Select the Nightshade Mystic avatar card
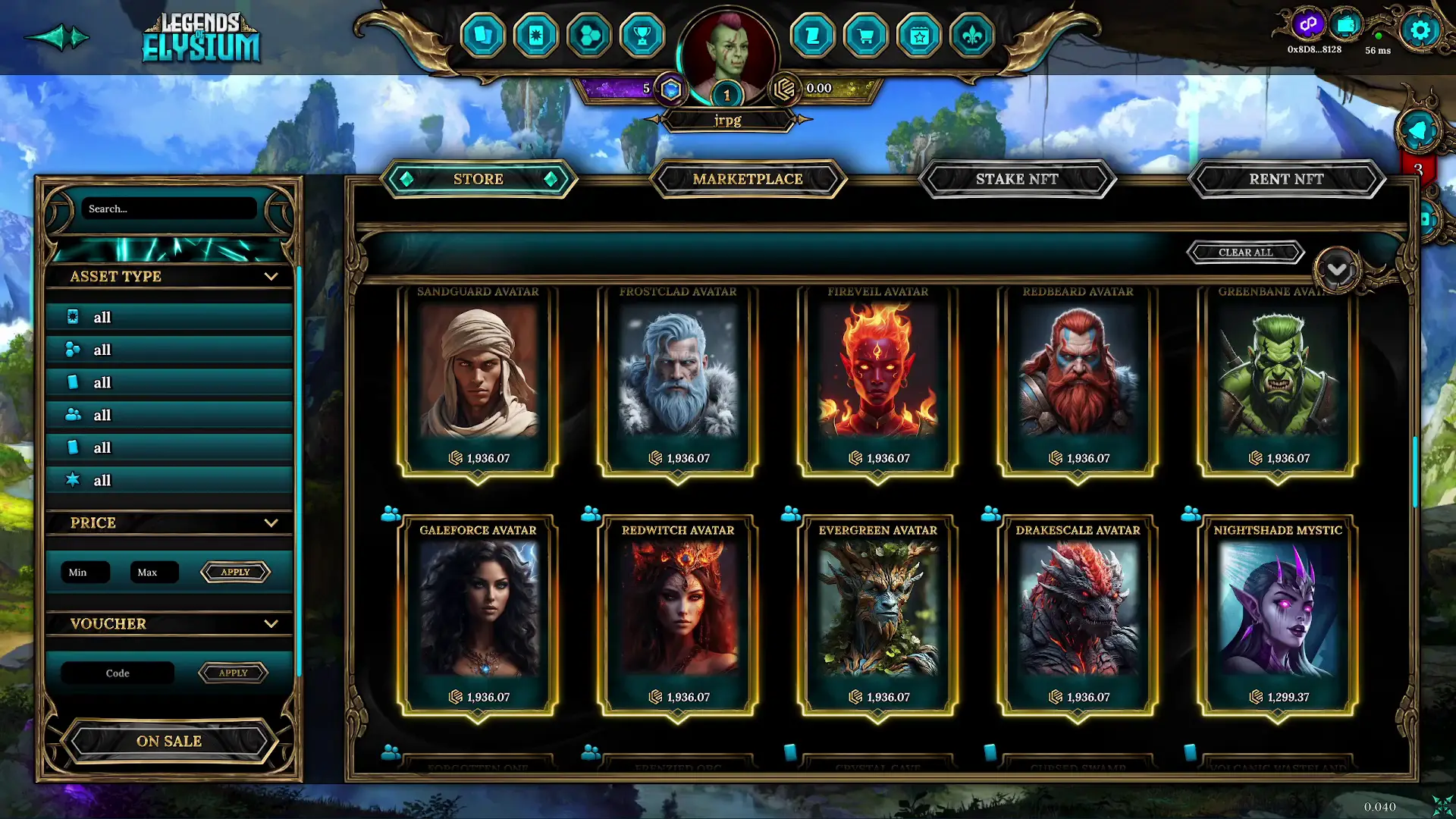This screenshot has width=1456, height=819. [1276, 614]
